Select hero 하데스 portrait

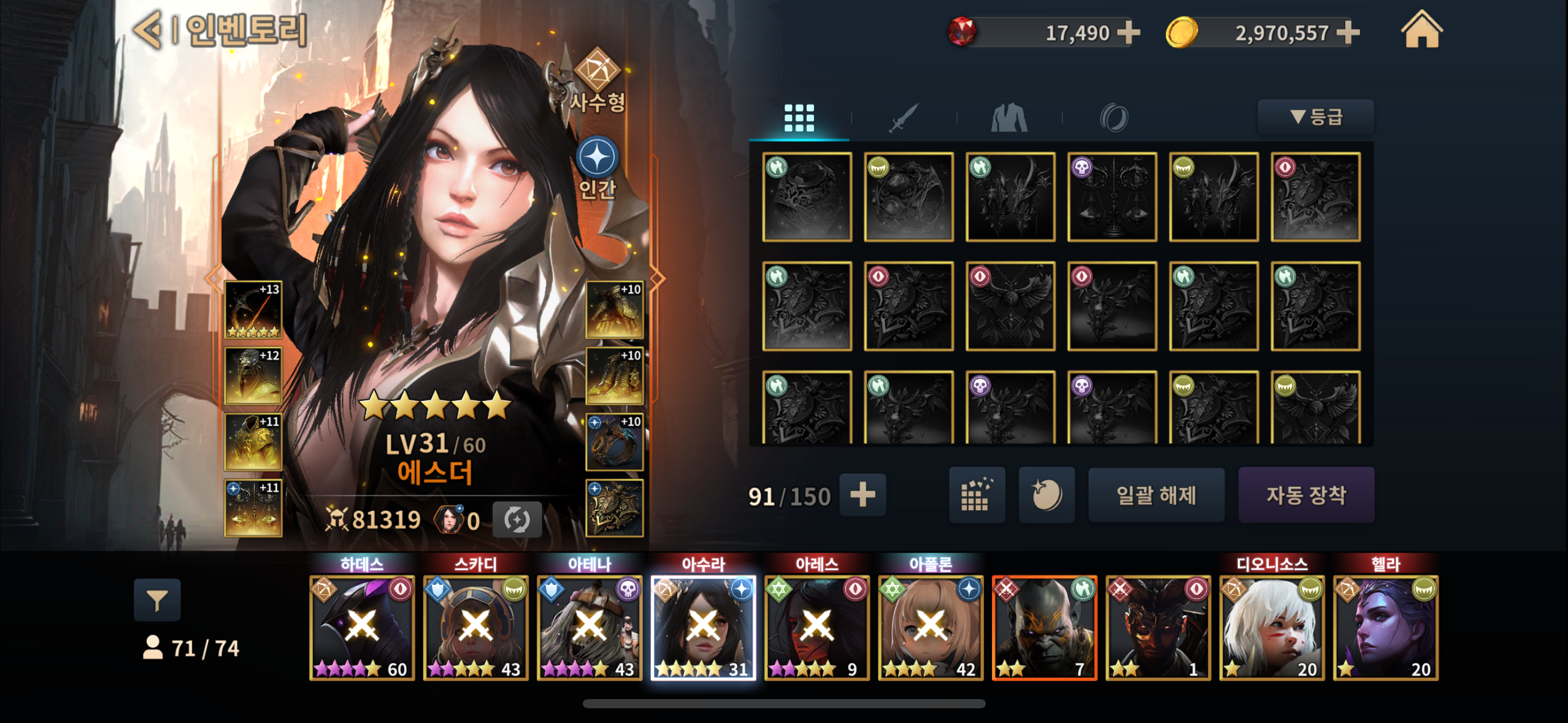[362, 627]
